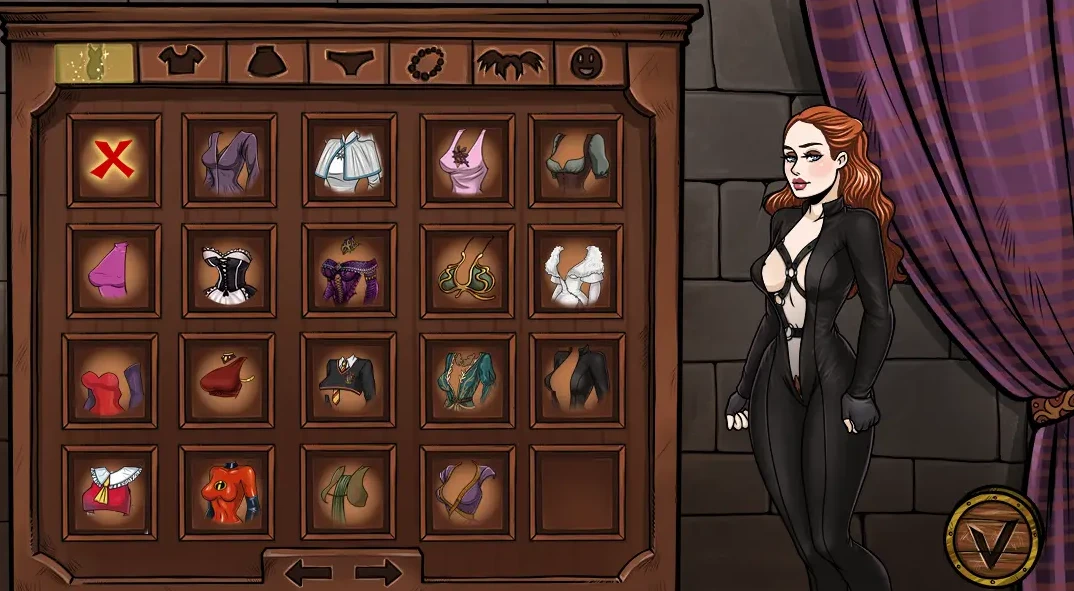Choose the white and blue blouse
Image resolution: width=1074 pixels, height=591 pixels.
click(x=349, y=160)
